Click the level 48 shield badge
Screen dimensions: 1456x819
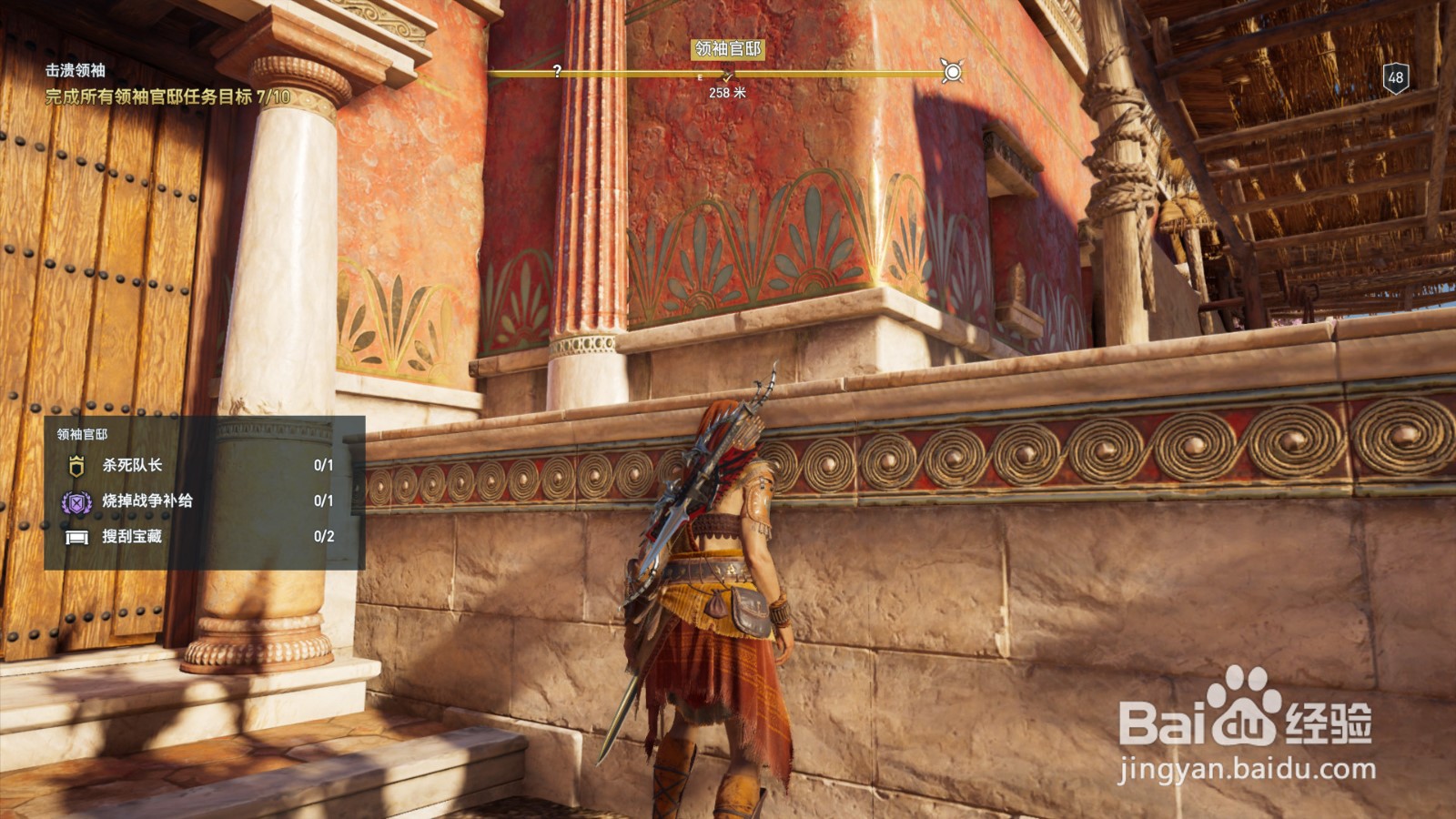click(x=1396, y=77)
